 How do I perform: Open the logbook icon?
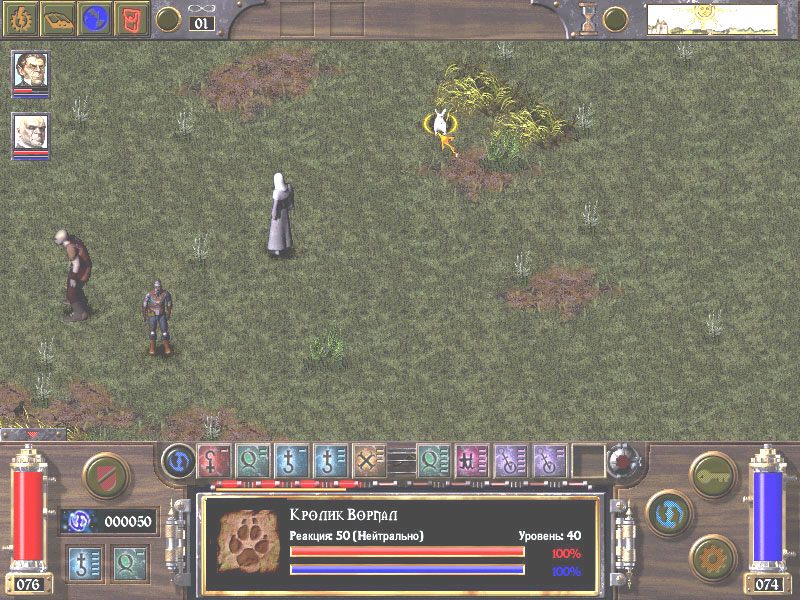(58, 18)
